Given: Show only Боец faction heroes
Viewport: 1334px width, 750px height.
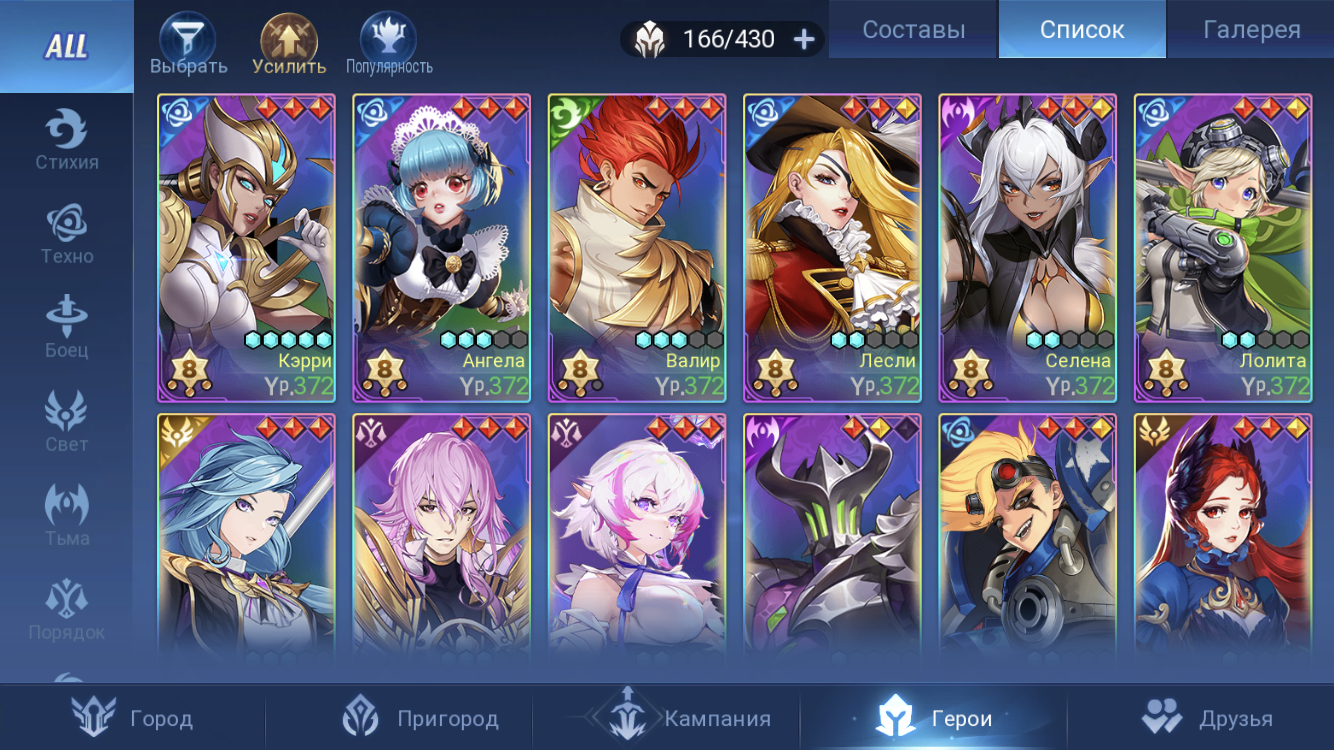Looking at the screenshot, I should coord(66,329).
